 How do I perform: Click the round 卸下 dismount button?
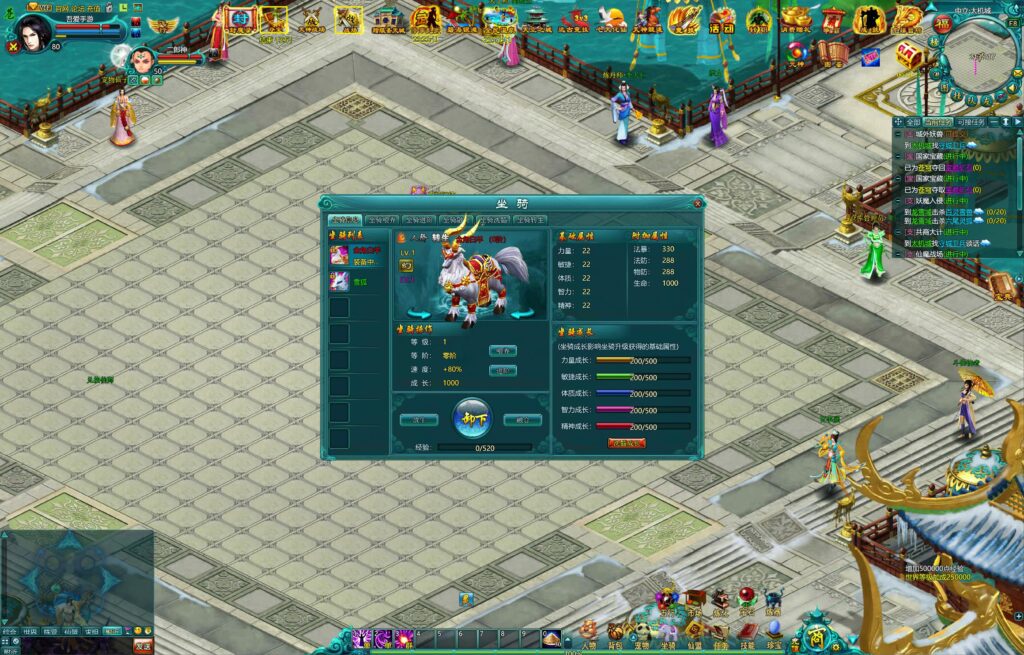472,418
